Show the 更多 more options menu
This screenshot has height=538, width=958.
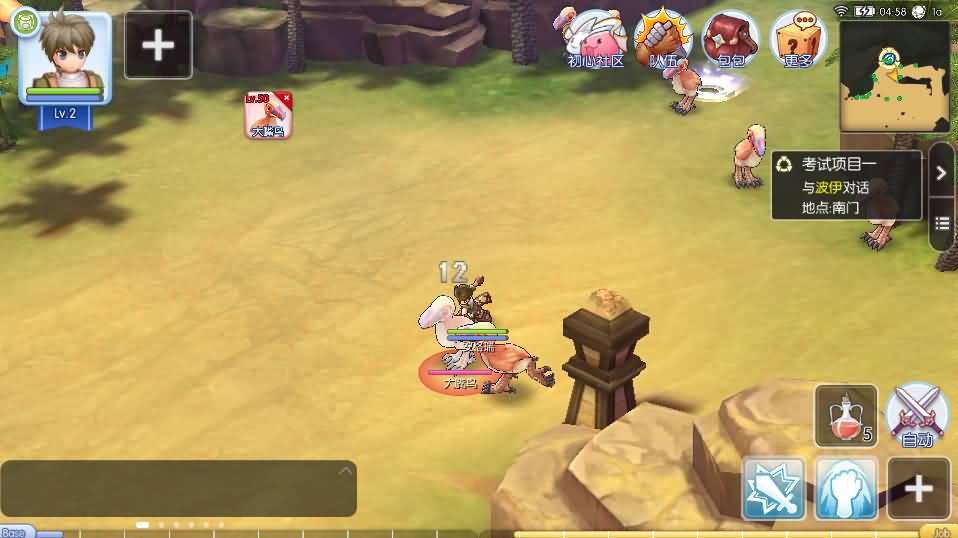(799, 40)
